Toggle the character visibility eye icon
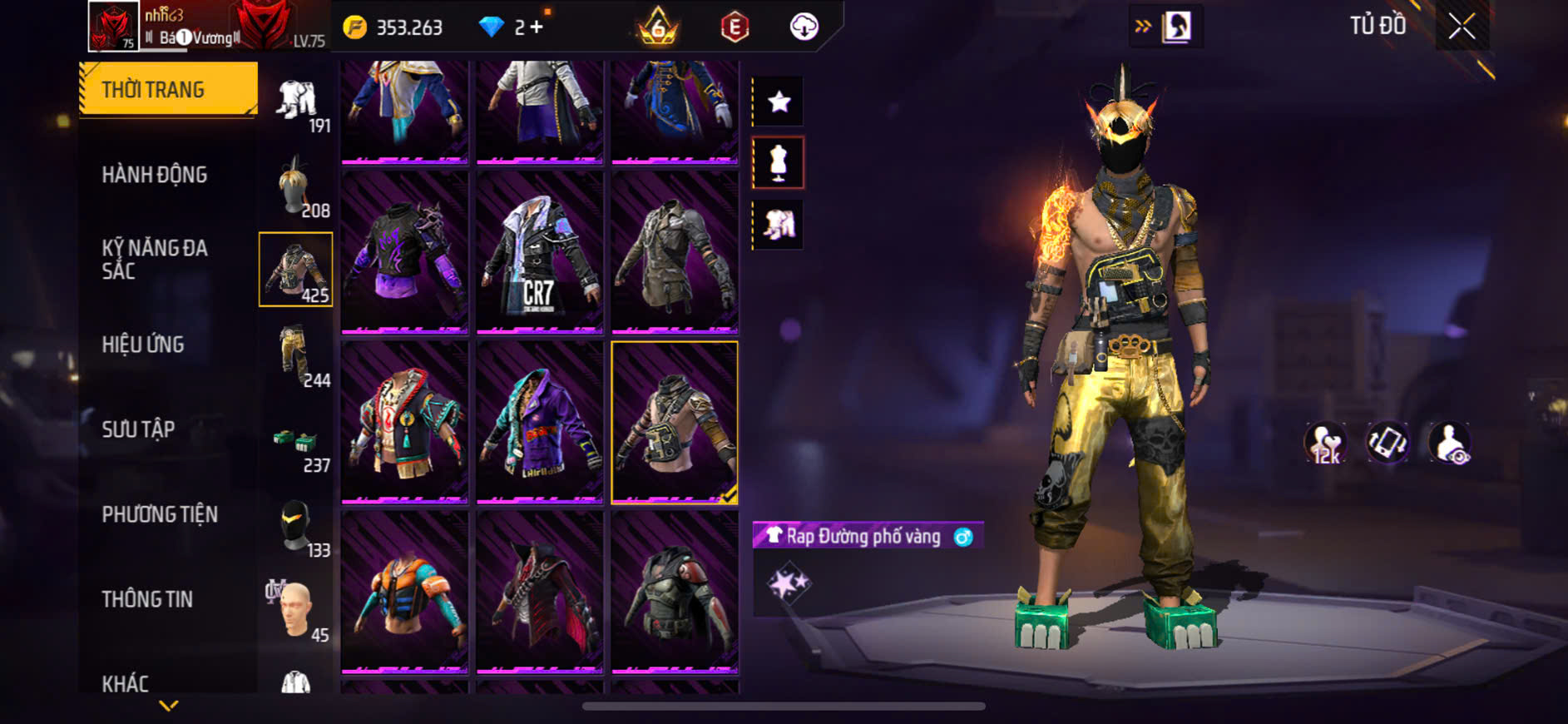1568x724 pixels. pos(1449,443)
